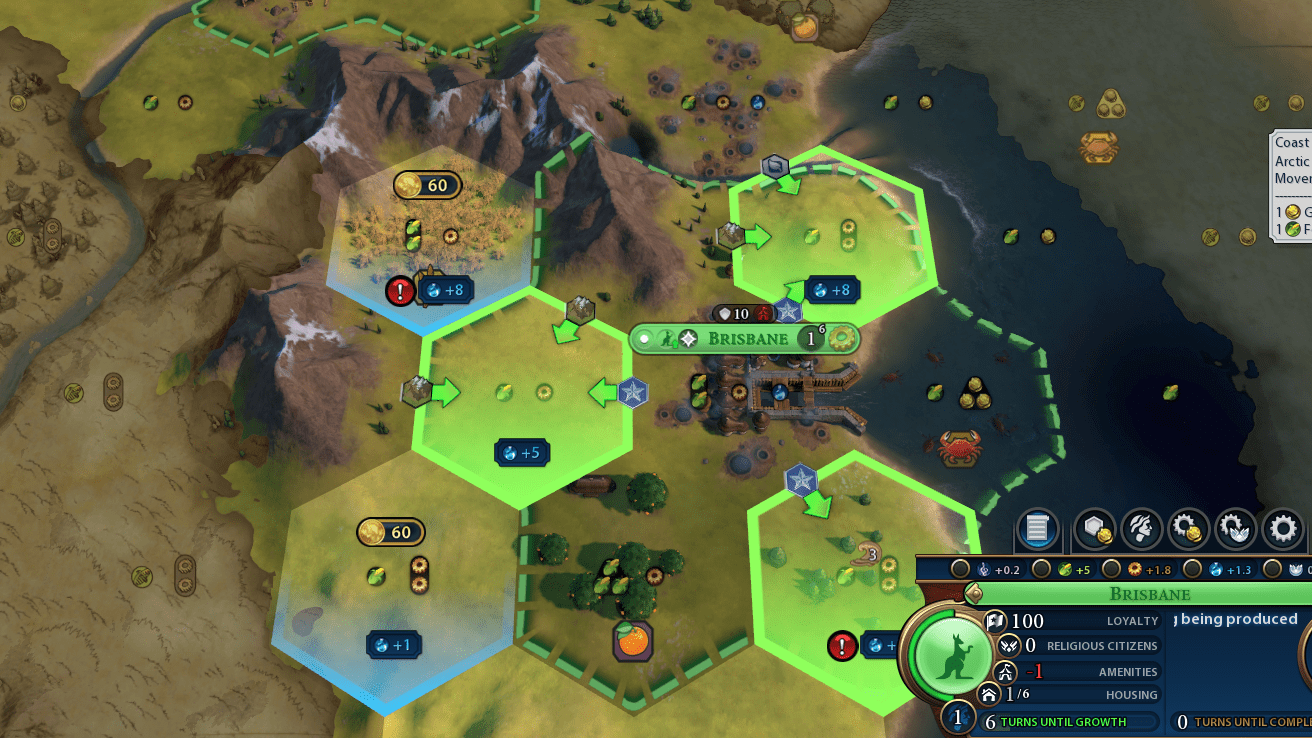Choose purchase item with faith button
The width and height of the screenshot is (1312, 738).
coord(1236,528)
